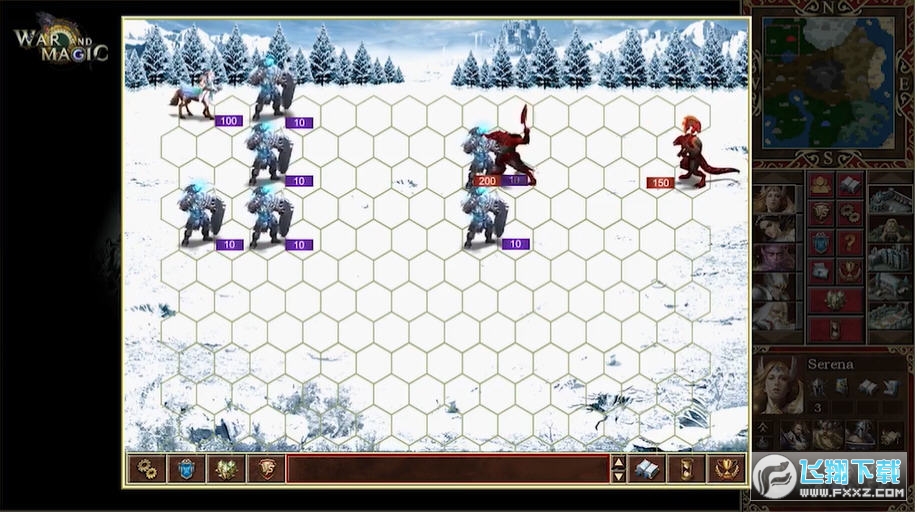Image resolution: width=917 pixels, height=512 pixels.
Task: Select the winged crest button in bottom bar
Action: (226, 469)
